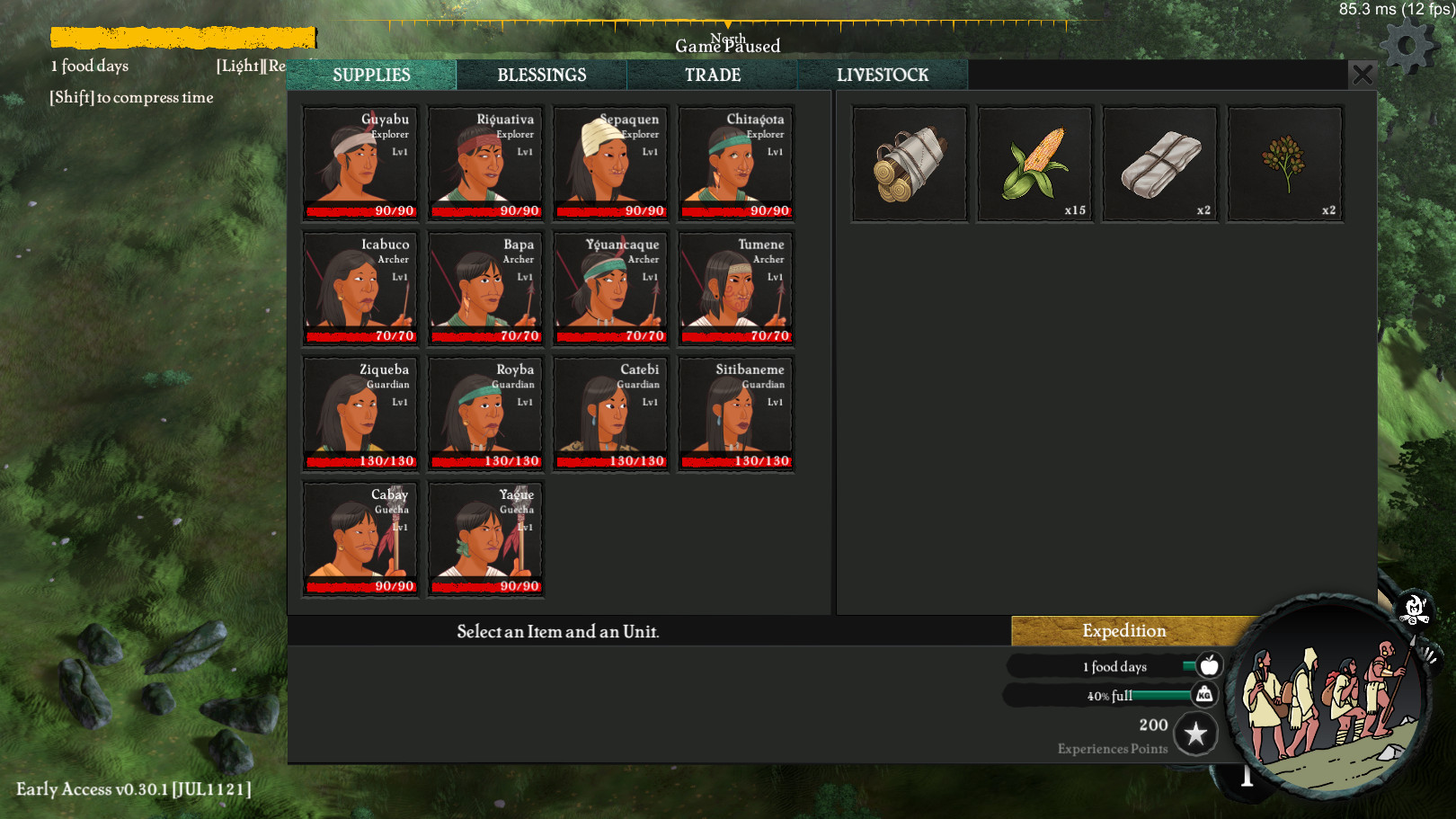Choose archer Icabuco
1456x819 pixels.
click(360, 289)
